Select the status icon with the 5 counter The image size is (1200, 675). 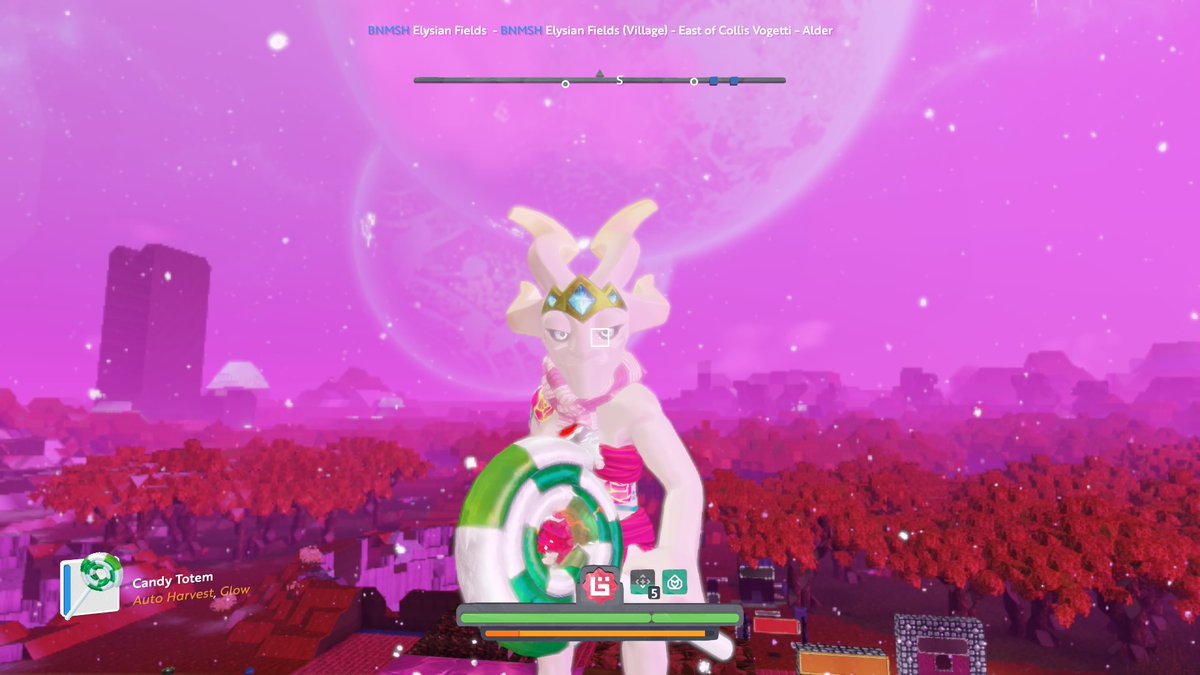pos(642,580)
